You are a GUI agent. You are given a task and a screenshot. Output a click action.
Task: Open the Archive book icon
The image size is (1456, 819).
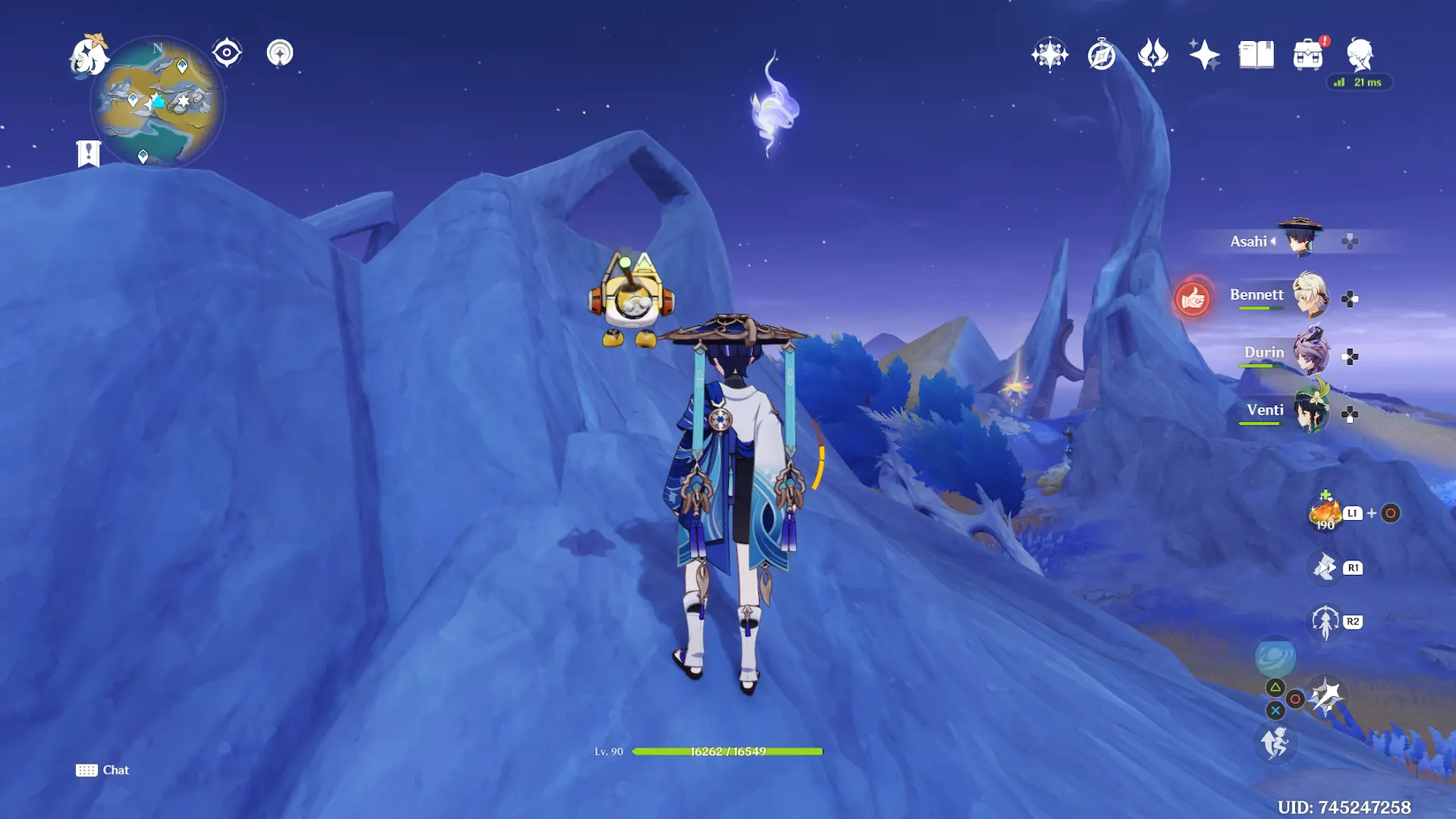click(1256, 55)
